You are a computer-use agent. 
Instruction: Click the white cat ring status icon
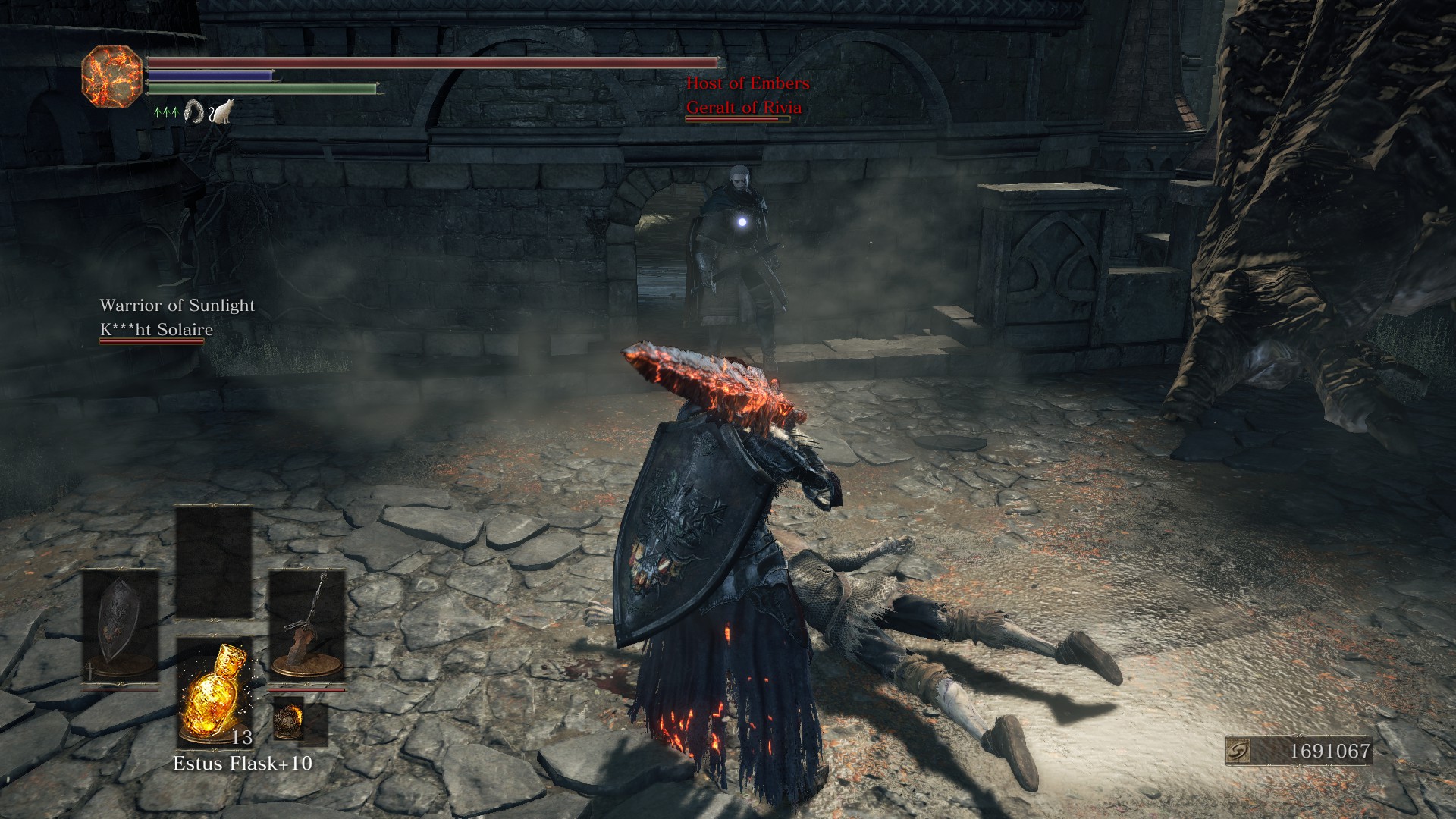click(221, 112)
